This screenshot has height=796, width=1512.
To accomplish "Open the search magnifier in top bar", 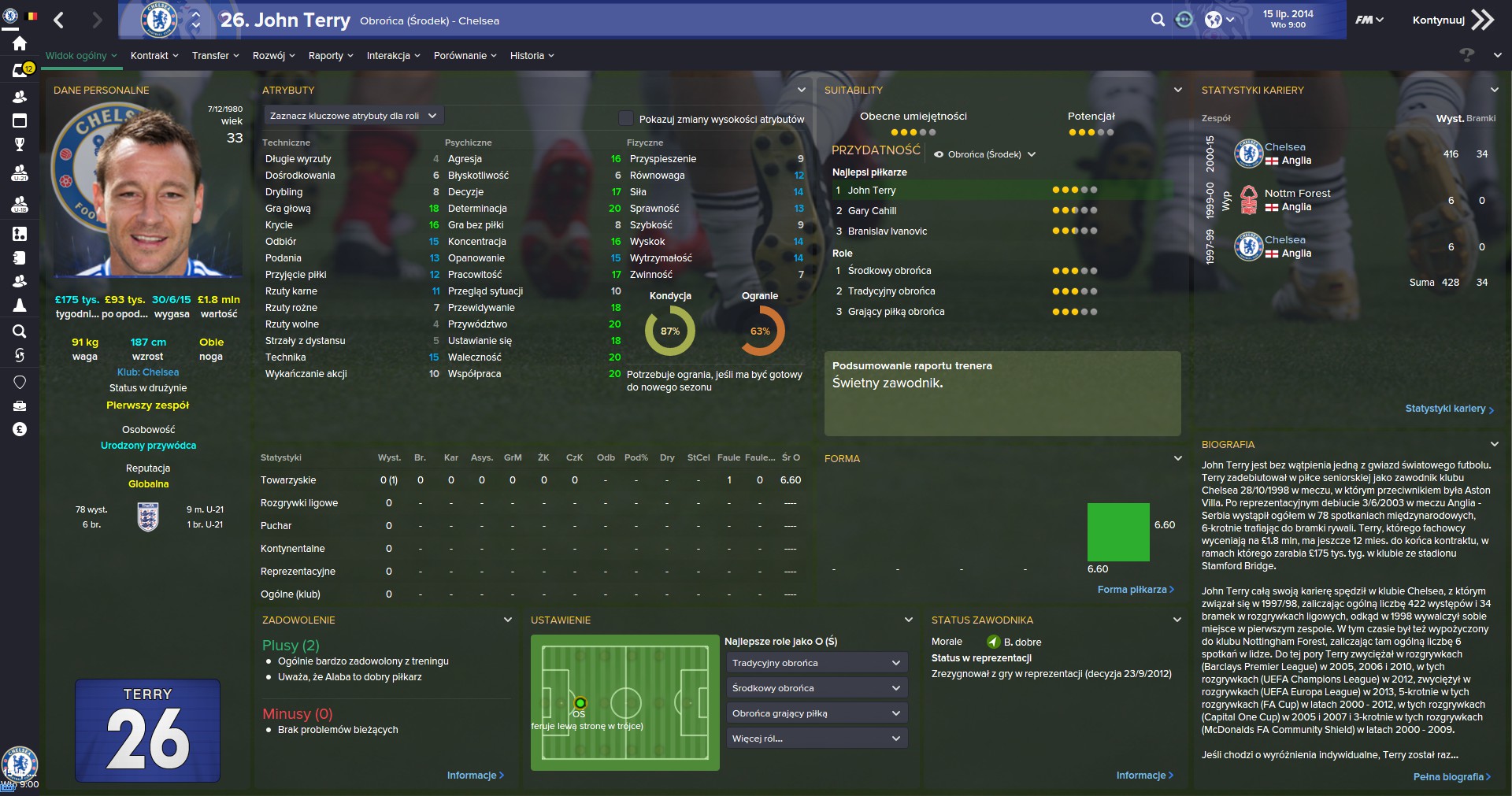I will click(x=1157, y=20).
